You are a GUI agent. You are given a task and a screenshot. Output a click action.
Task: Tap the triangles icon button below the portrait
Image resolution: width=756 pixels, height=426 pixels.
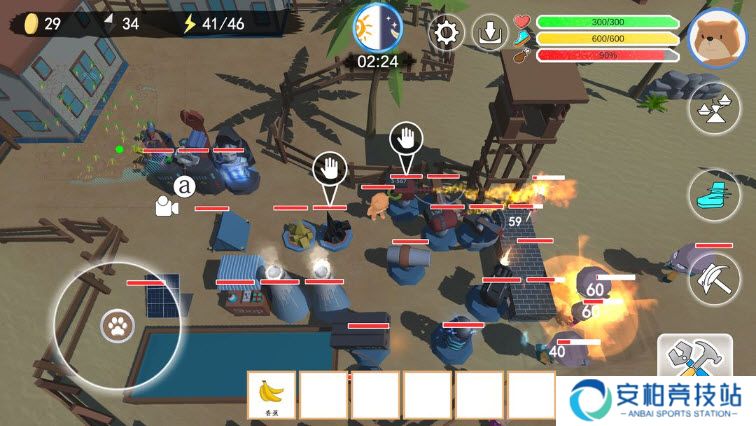coord(716,109)
